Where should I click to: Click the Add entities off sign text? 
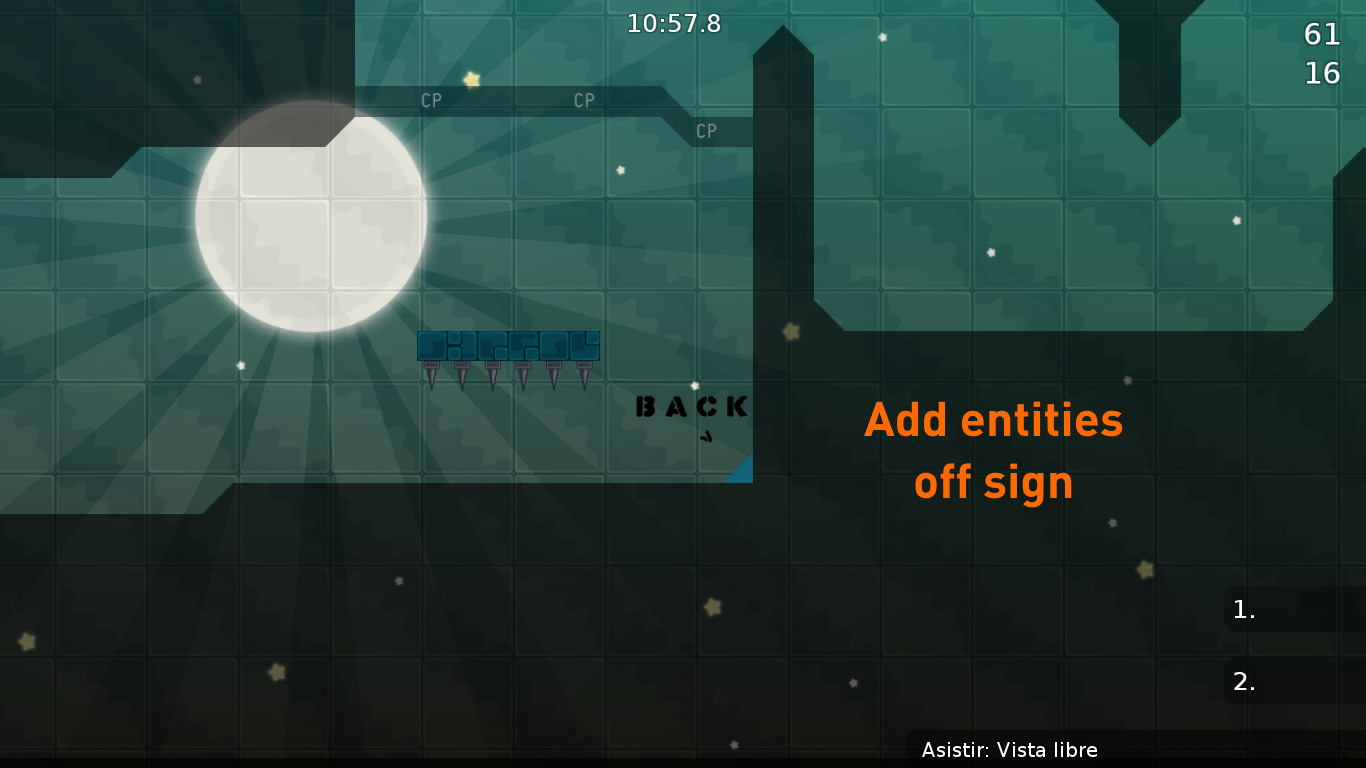click(x=993, y=450)
